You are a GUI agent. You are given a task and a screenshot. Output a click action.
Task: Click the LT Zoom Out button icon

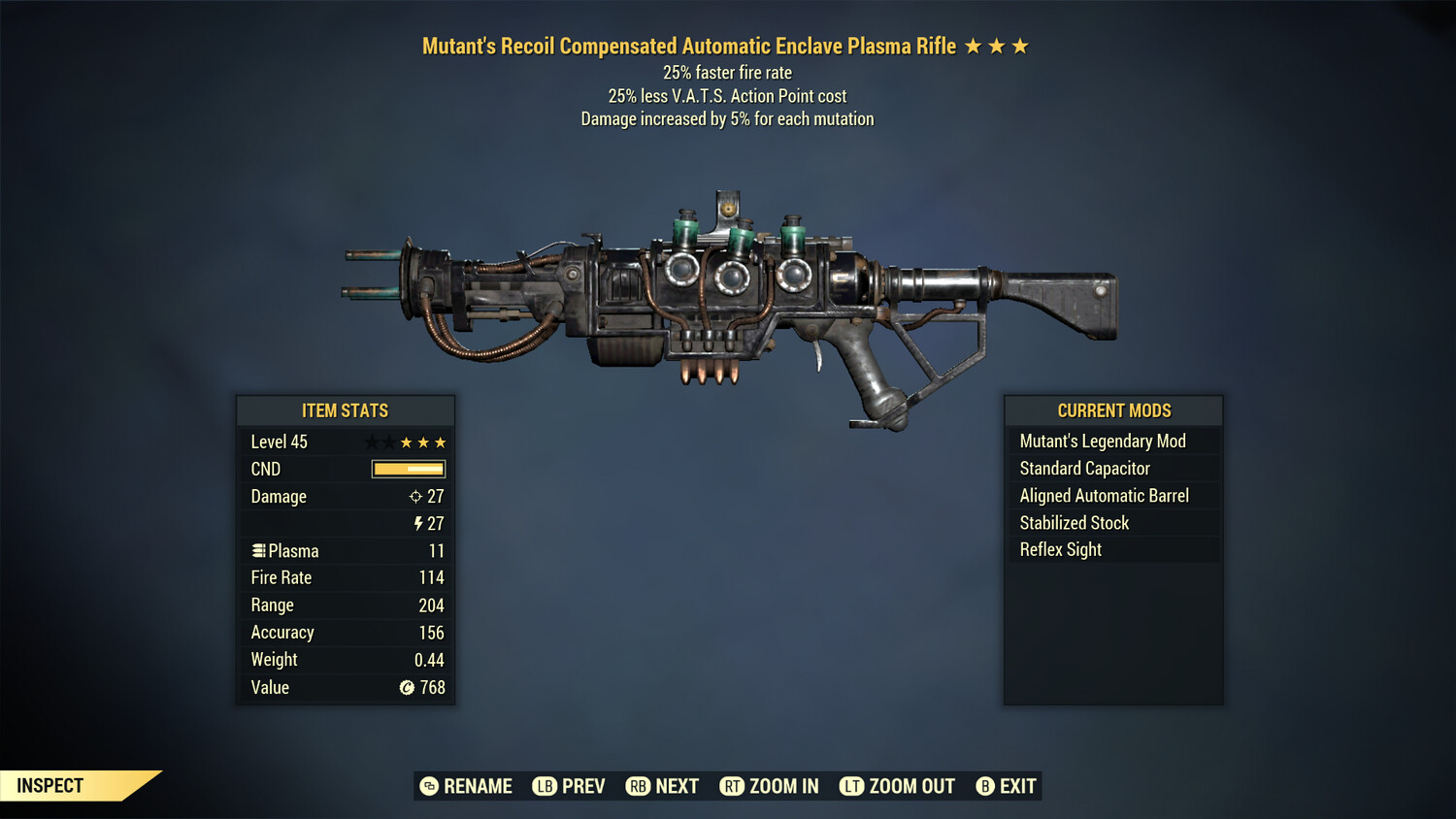850,786
